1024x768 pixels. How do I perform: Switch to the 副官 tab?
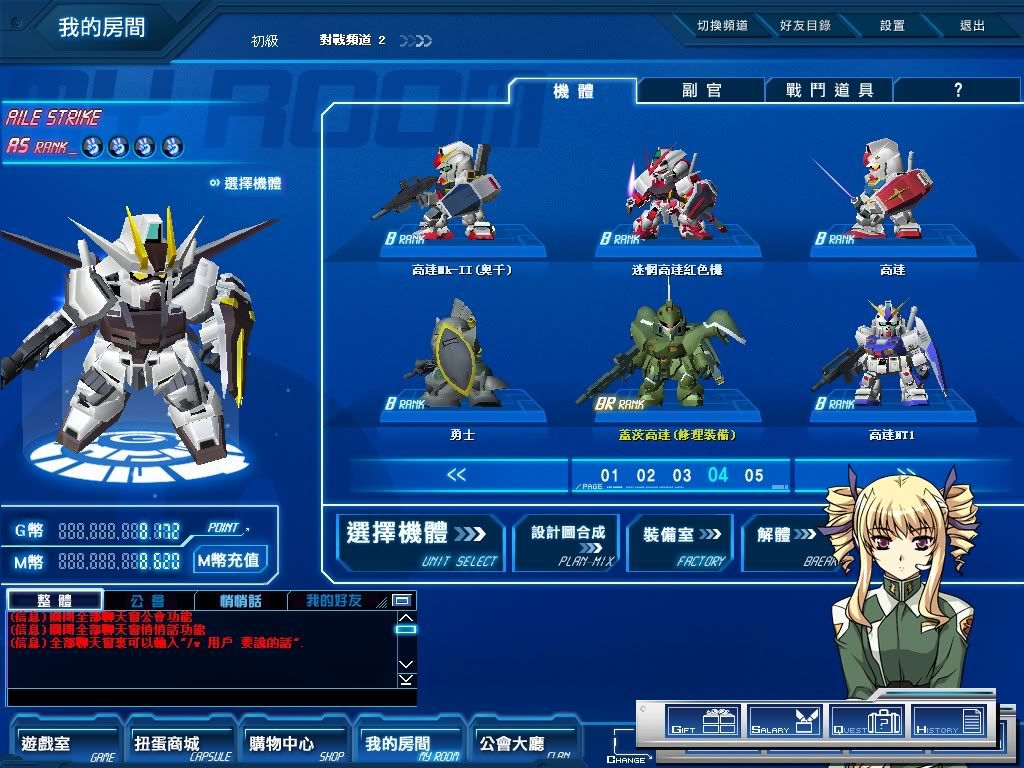tap(702, 91)
